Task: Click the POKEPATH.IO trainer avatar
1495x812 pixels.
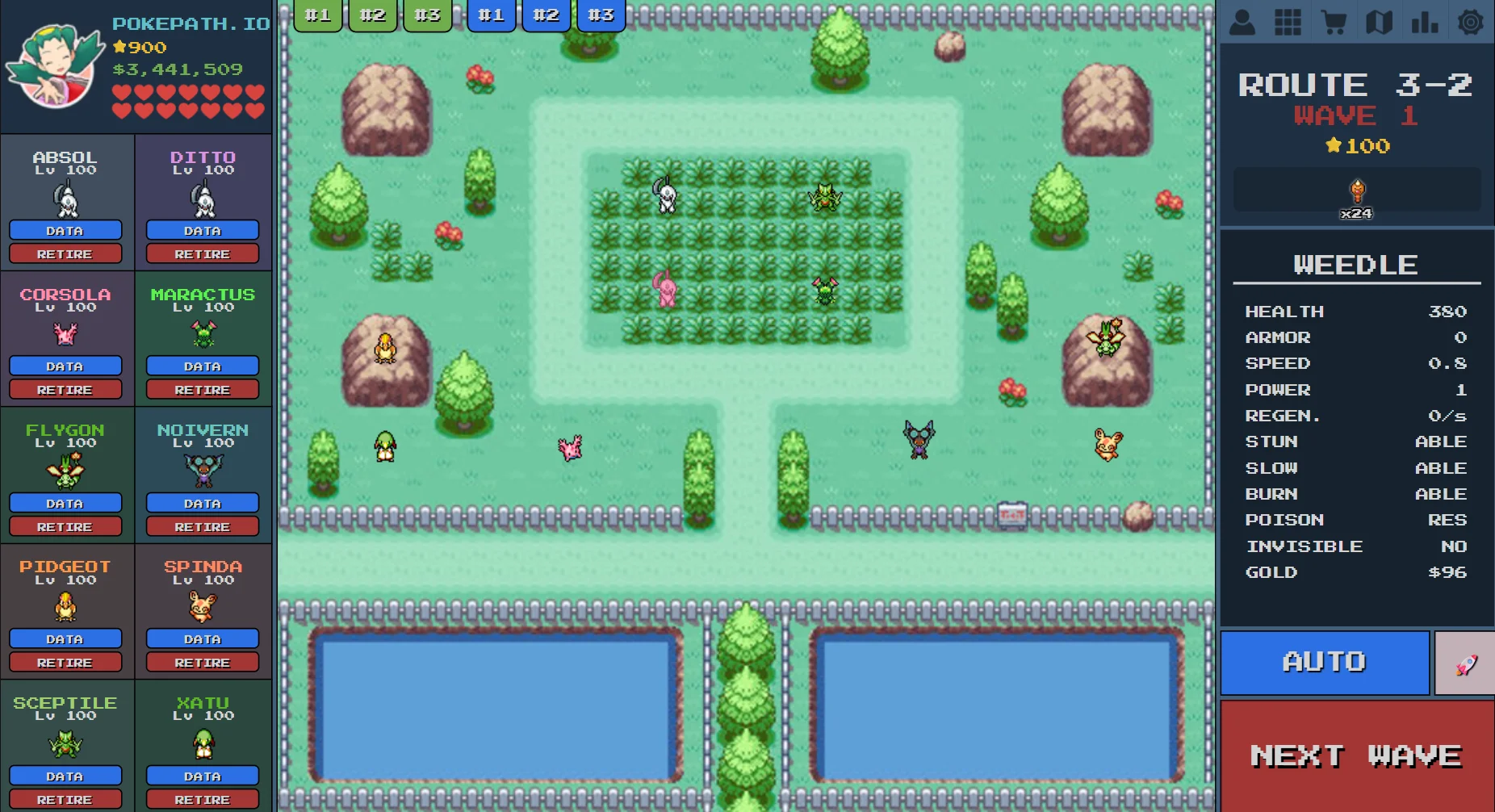Action: (52, 65)
